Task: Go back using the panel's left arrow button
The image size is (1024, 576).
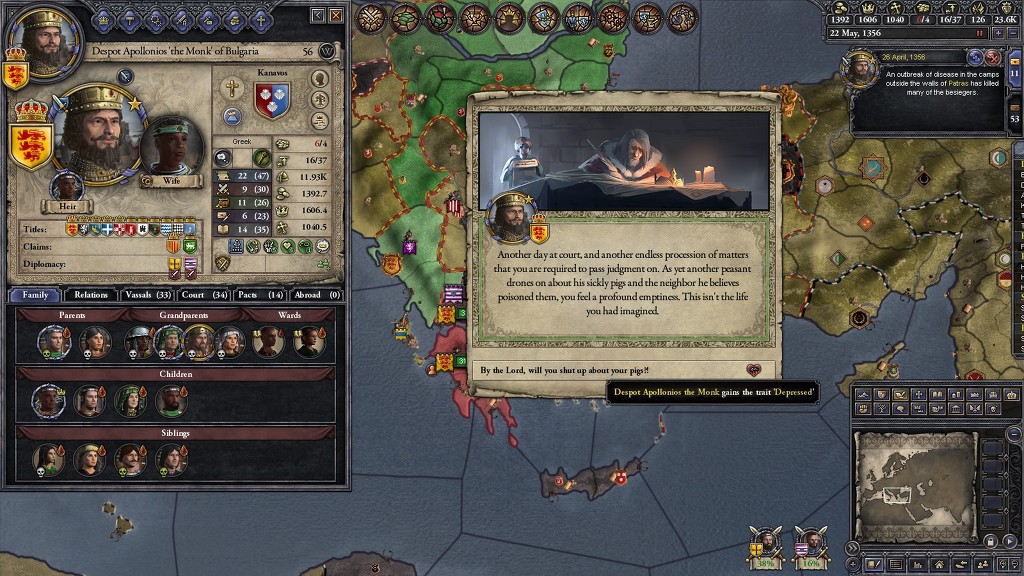Action: point(318,15)
